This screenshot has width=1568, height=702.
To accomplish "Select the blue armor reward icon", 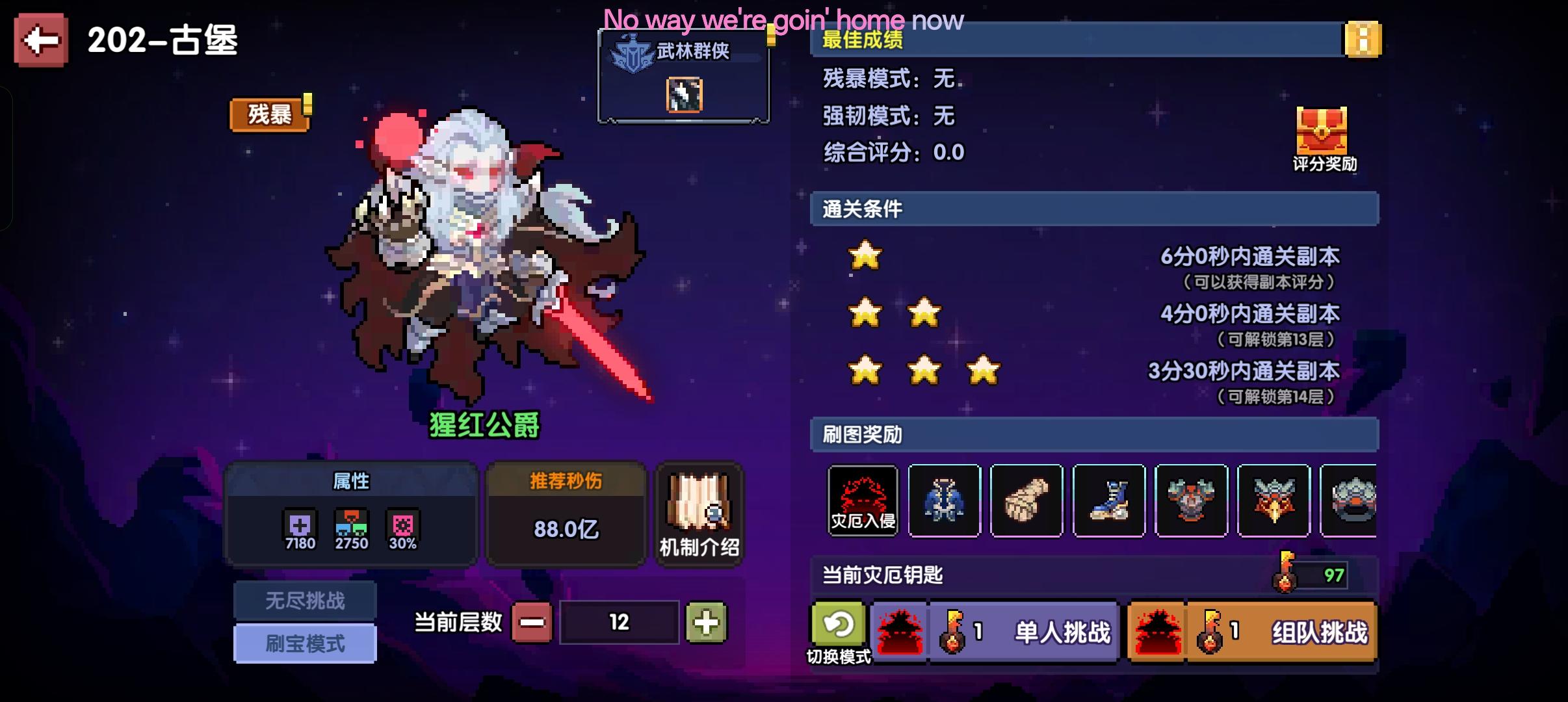I will (945, 500).
